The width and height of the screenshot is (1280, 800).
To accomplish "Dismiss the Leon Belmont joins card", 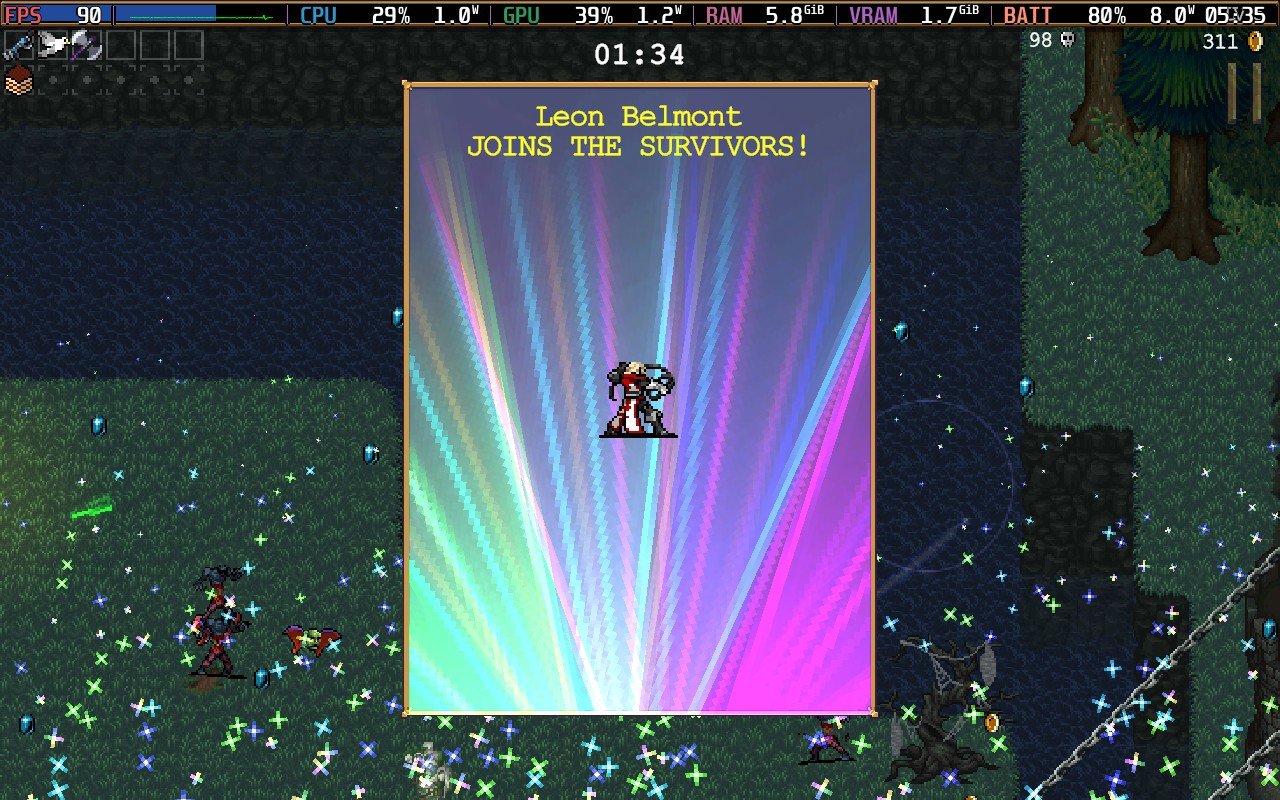I will tap(639, 398).
